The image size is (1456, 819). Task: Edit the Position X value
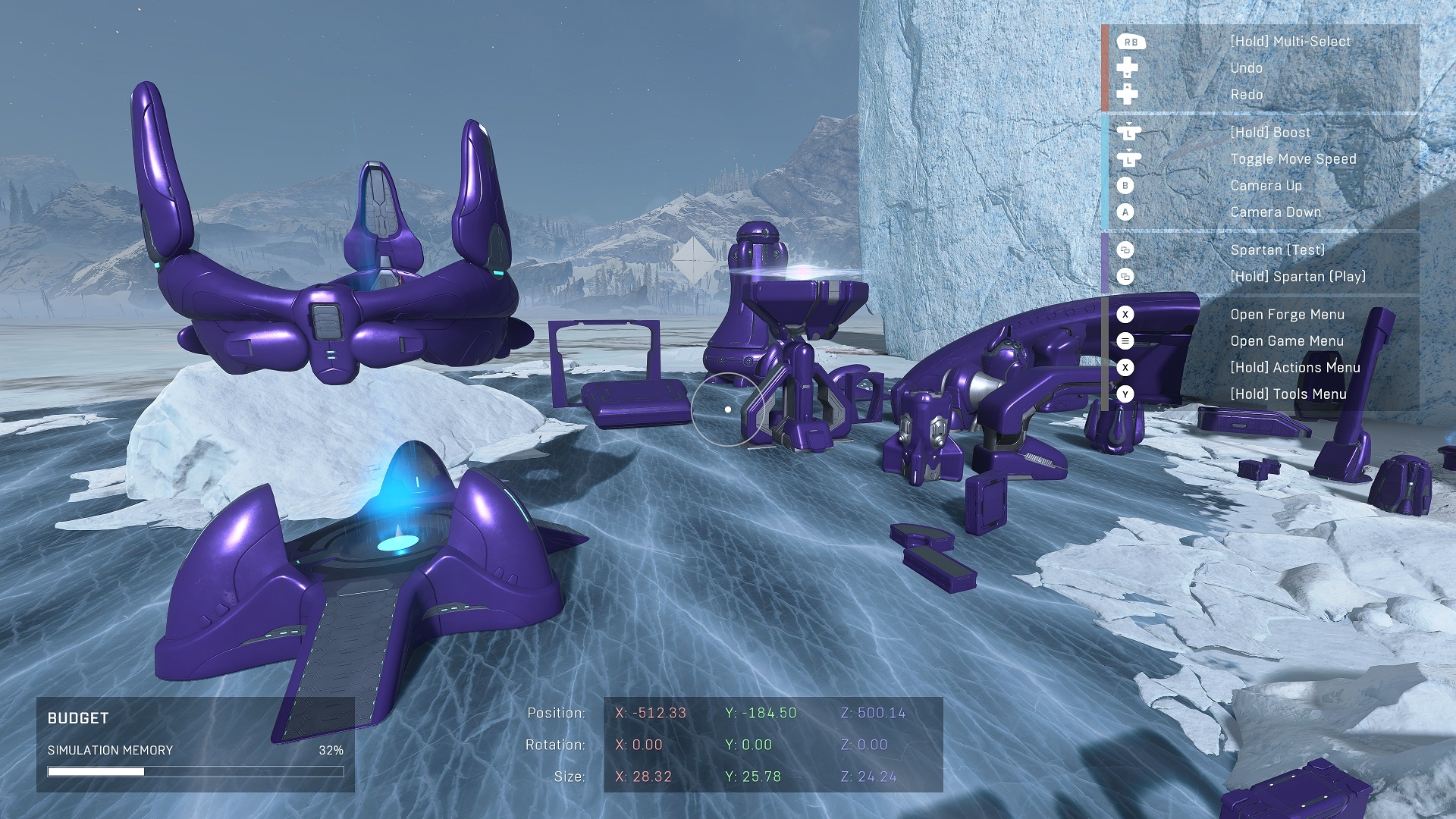pyautogui.click(x=650, y=713)
